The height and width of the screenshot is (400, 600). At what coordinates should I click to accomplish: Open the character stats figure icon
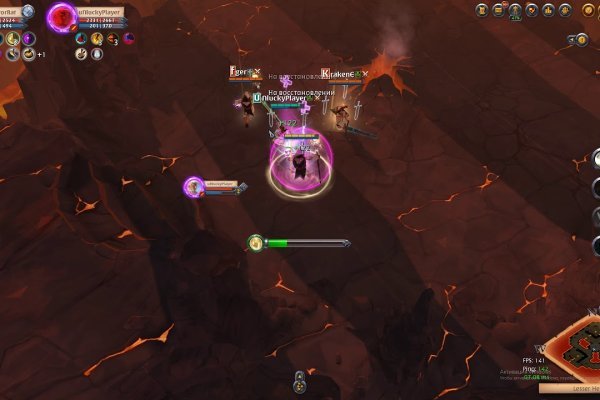click(515, 11)
